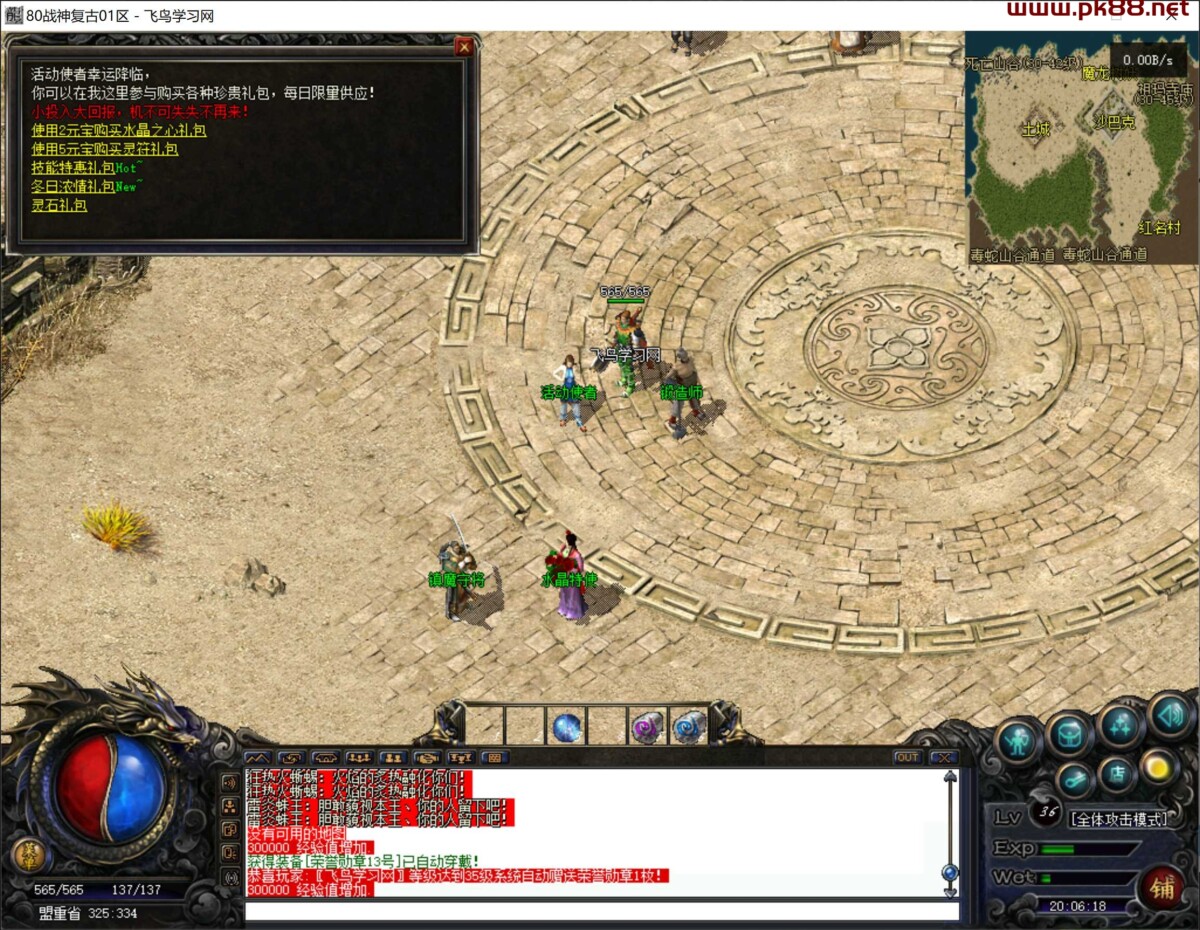Image resolution: width=1200 pixels, height=930 pixels.
Task: Close the 活动使者 dialogue window
Action: click(x=464, y=46)
